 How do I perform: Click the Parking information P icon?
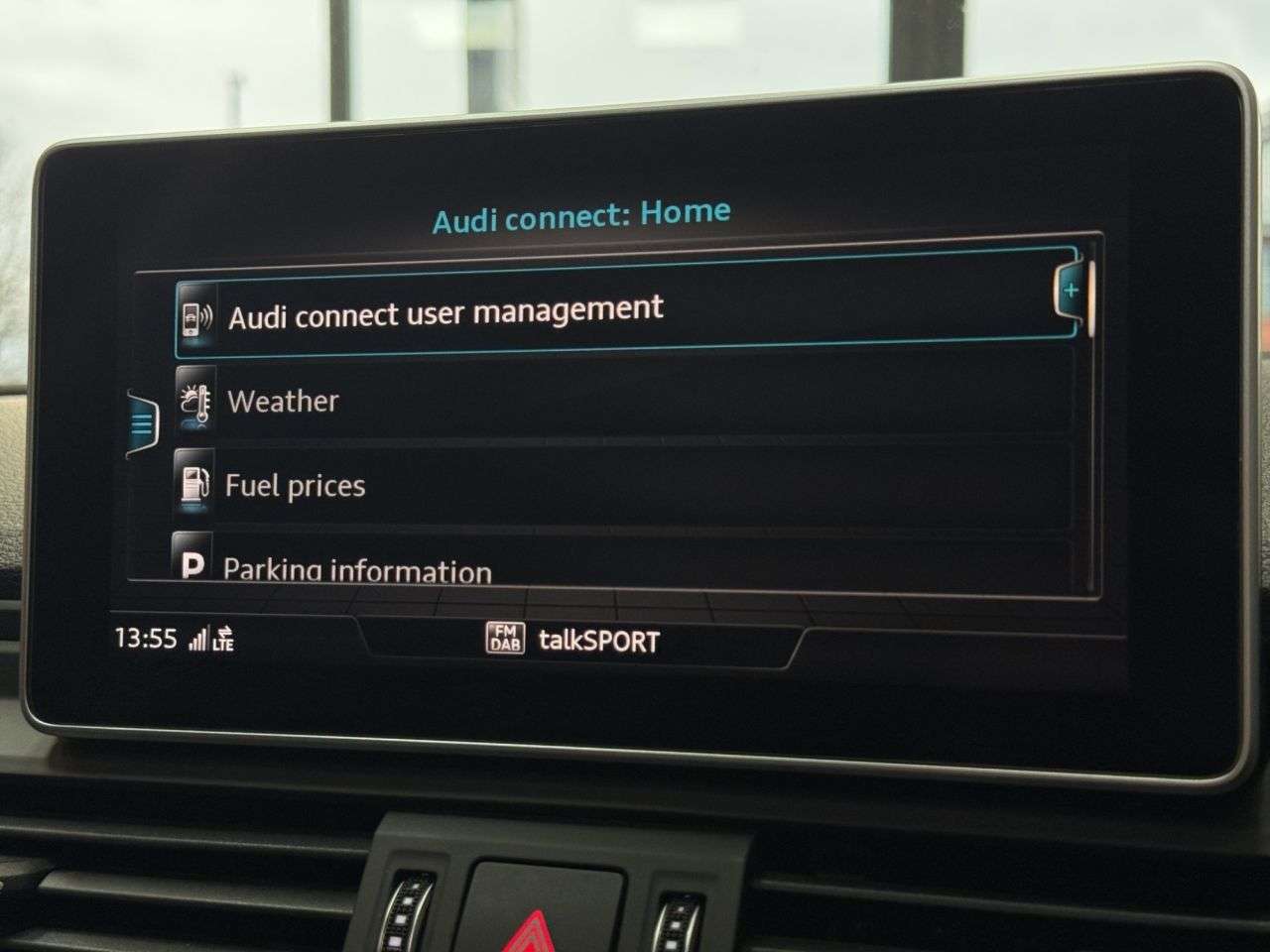pyautogui.click(x=194, y=565)
